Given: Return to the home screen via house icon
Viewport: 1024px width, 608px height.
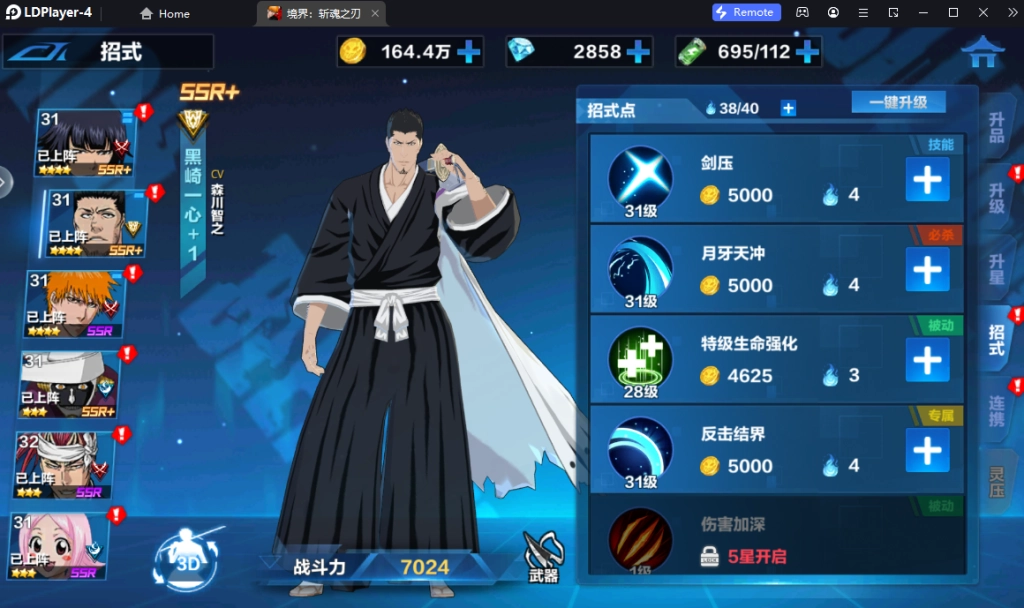Looking at the screenshot, I should 982,51.
